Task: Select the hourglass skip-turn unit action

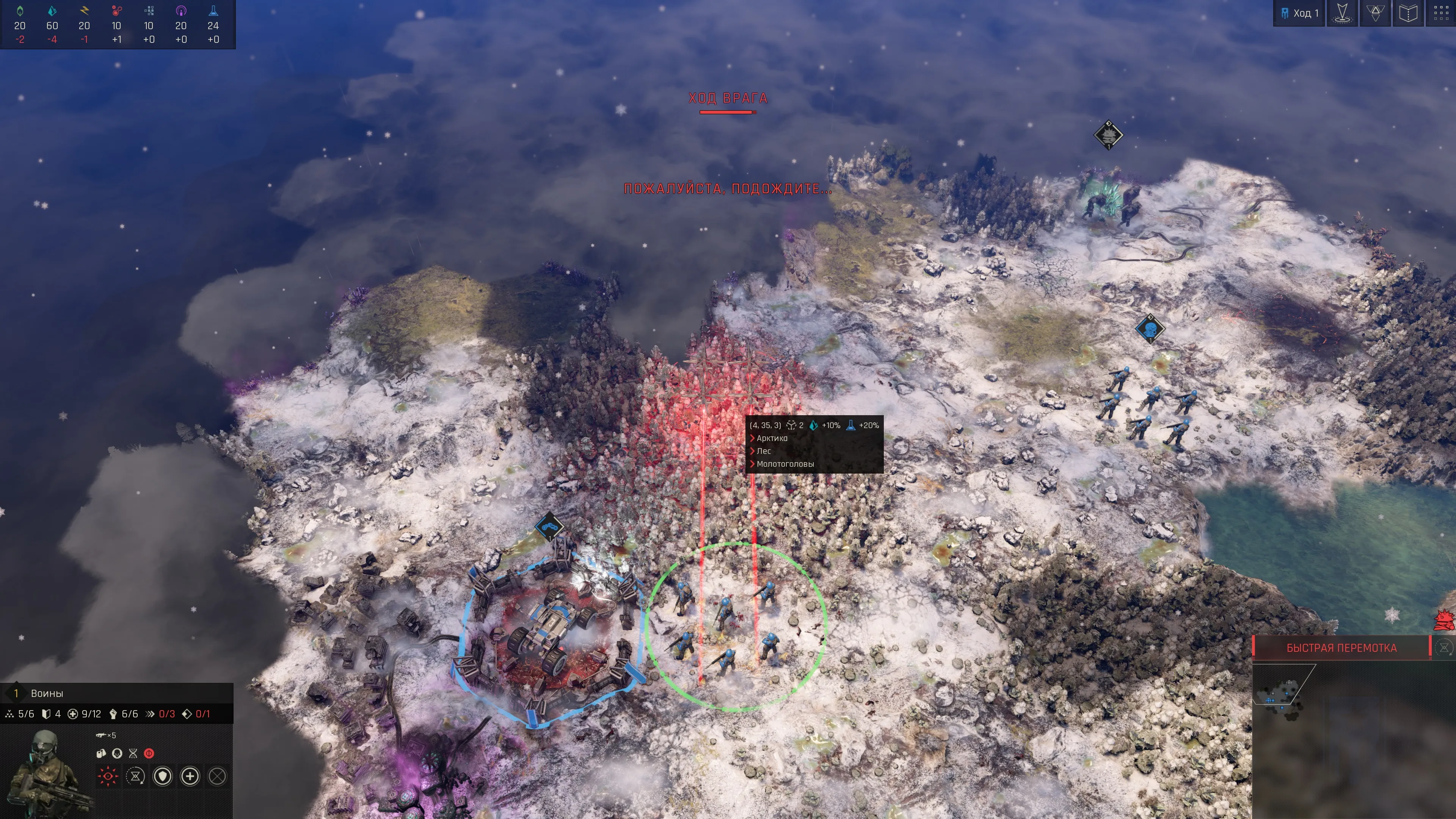Action: click(x=135, y=776)
